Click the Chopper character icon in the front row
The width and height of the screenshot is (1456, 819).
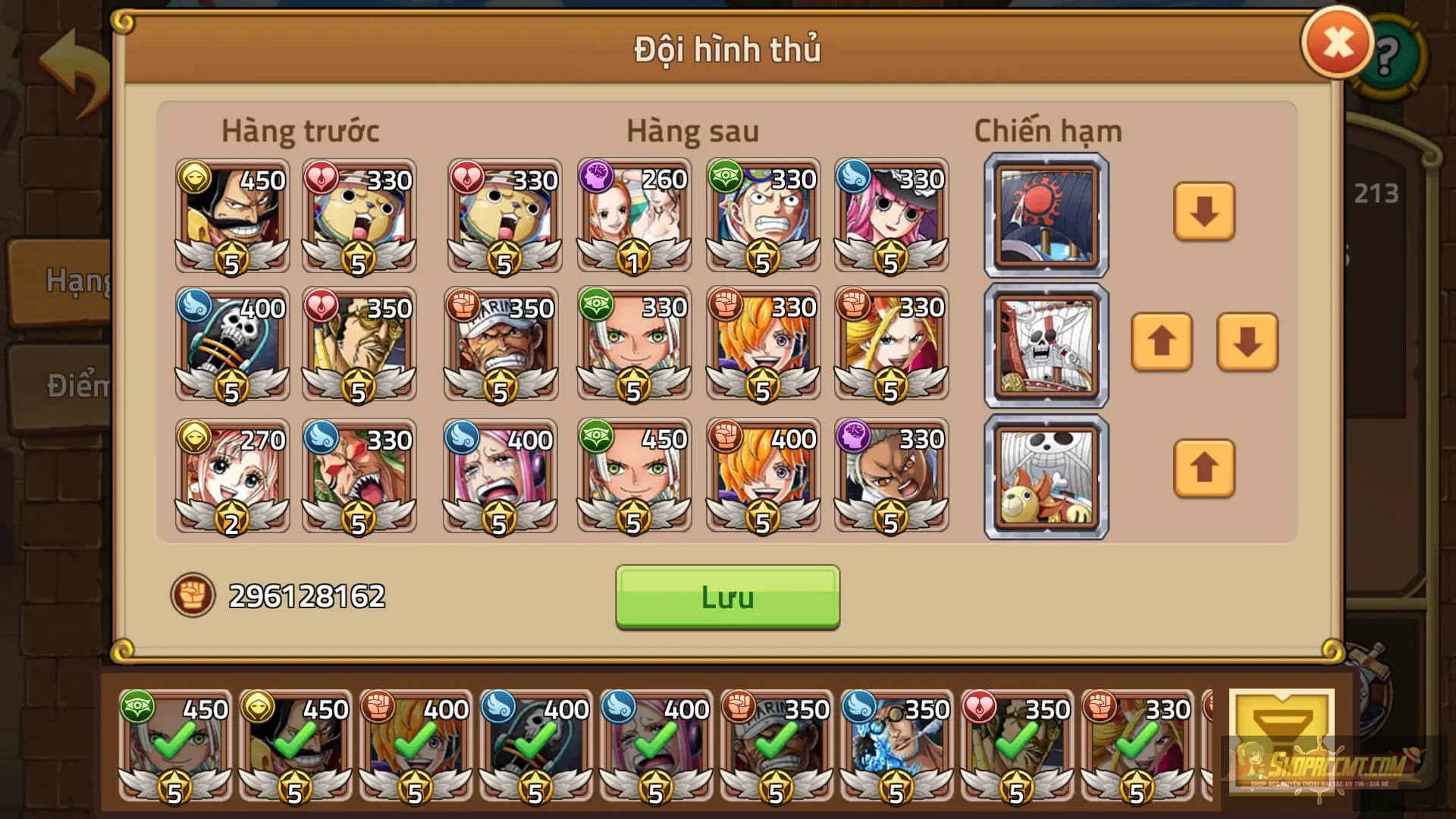click(x=359, y=216)
